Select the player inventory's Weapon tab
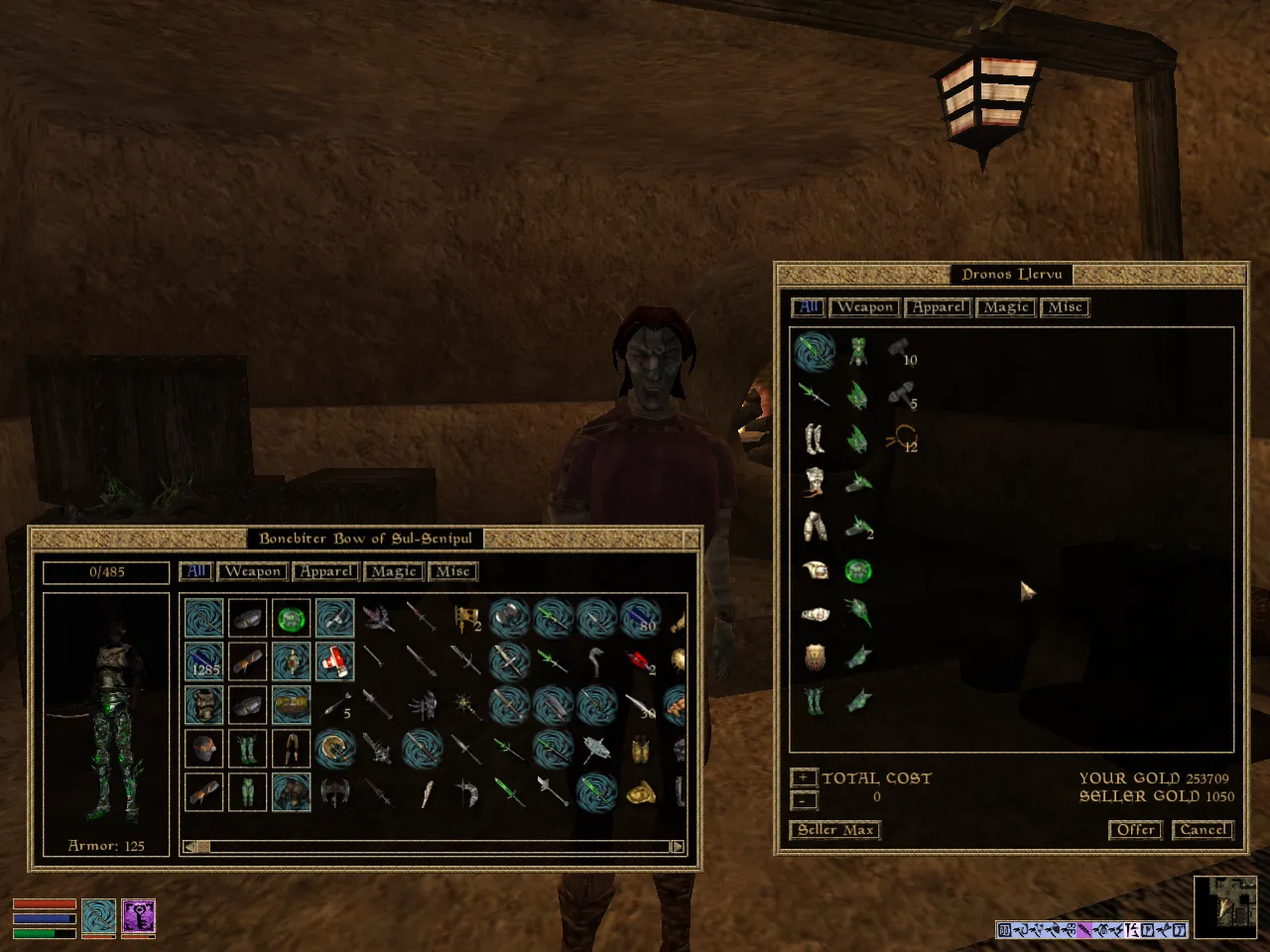Viewport: 1270px width, 952px height. (x=253, y=571)
